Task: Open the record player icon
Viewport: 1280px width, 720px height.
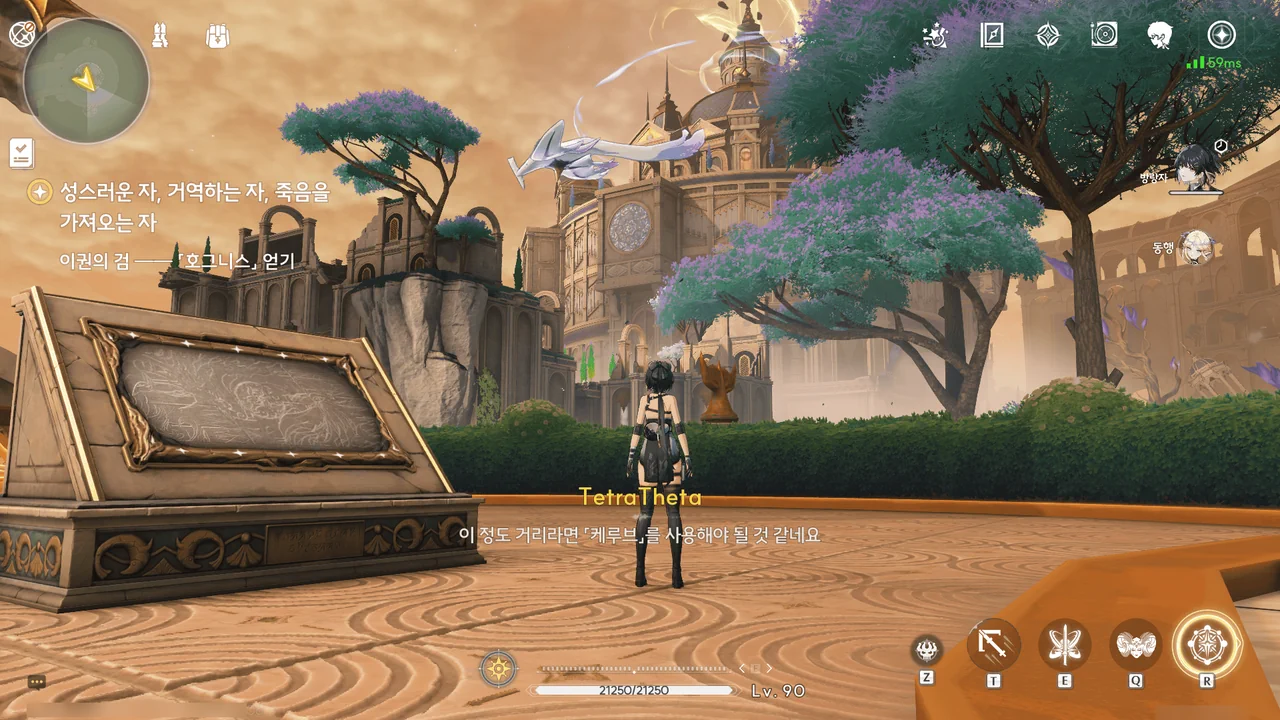Action: click(1104, 36)
